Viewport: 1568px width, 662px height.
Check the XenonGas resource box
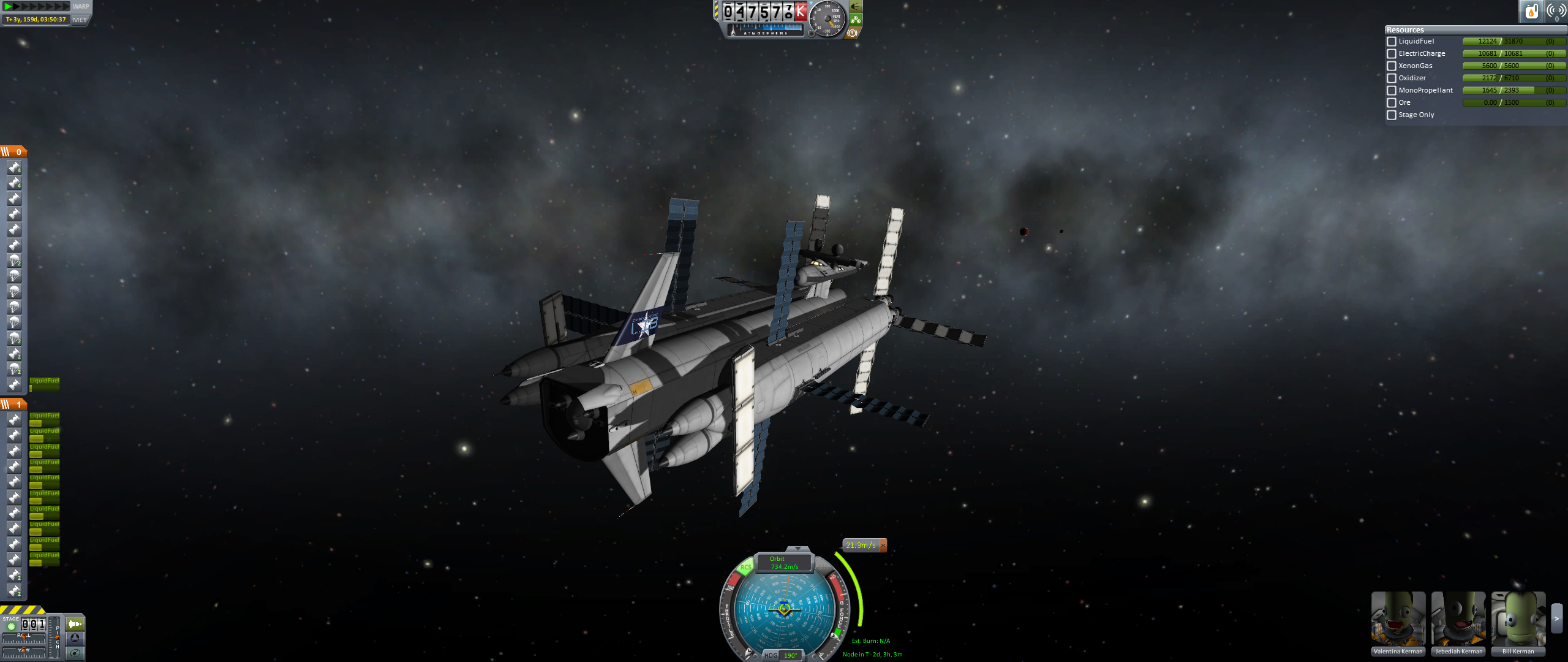click(x=1392, y=66)
